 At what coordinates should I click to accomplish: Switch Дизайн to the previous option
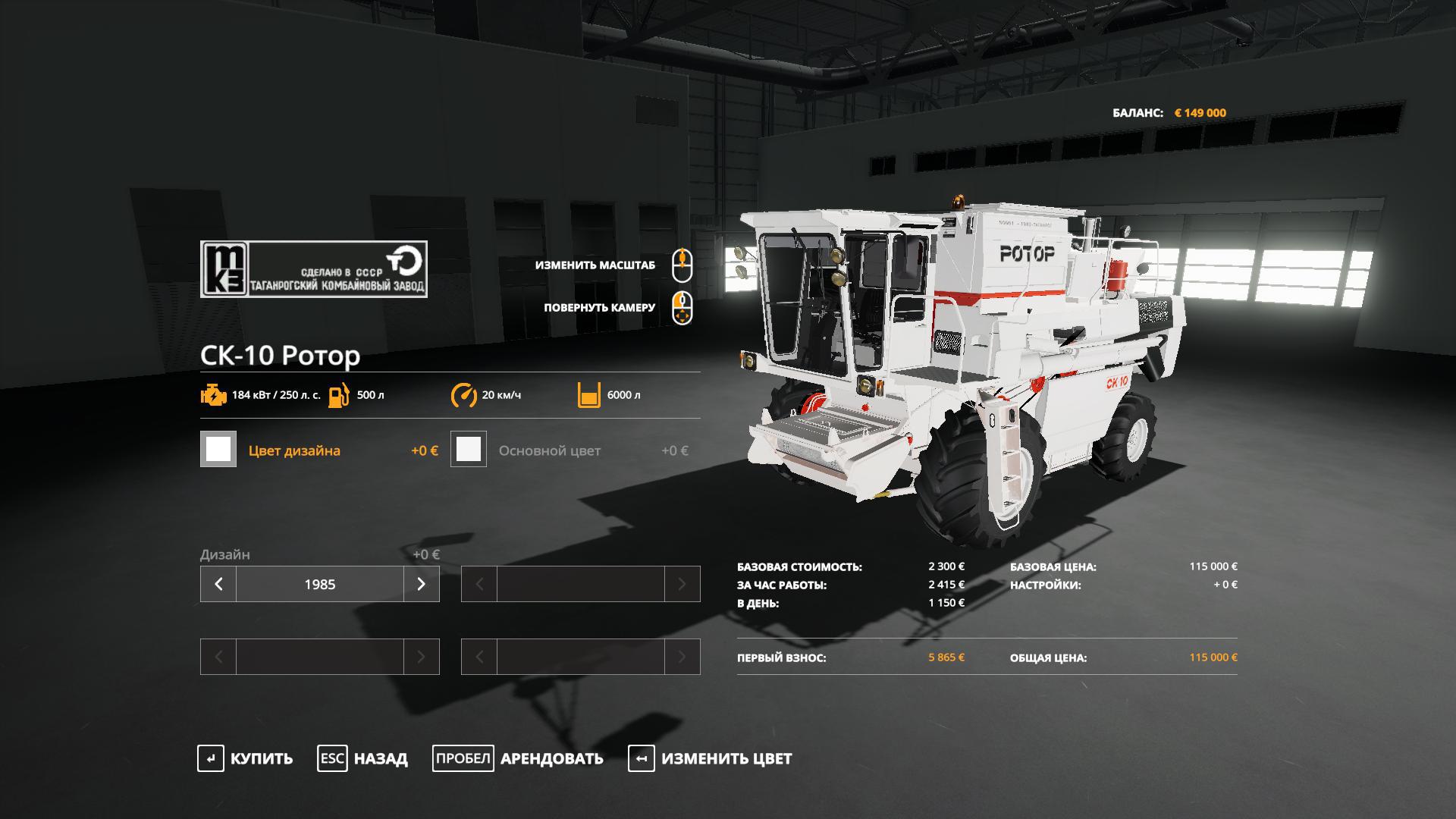tap(218, 584)
